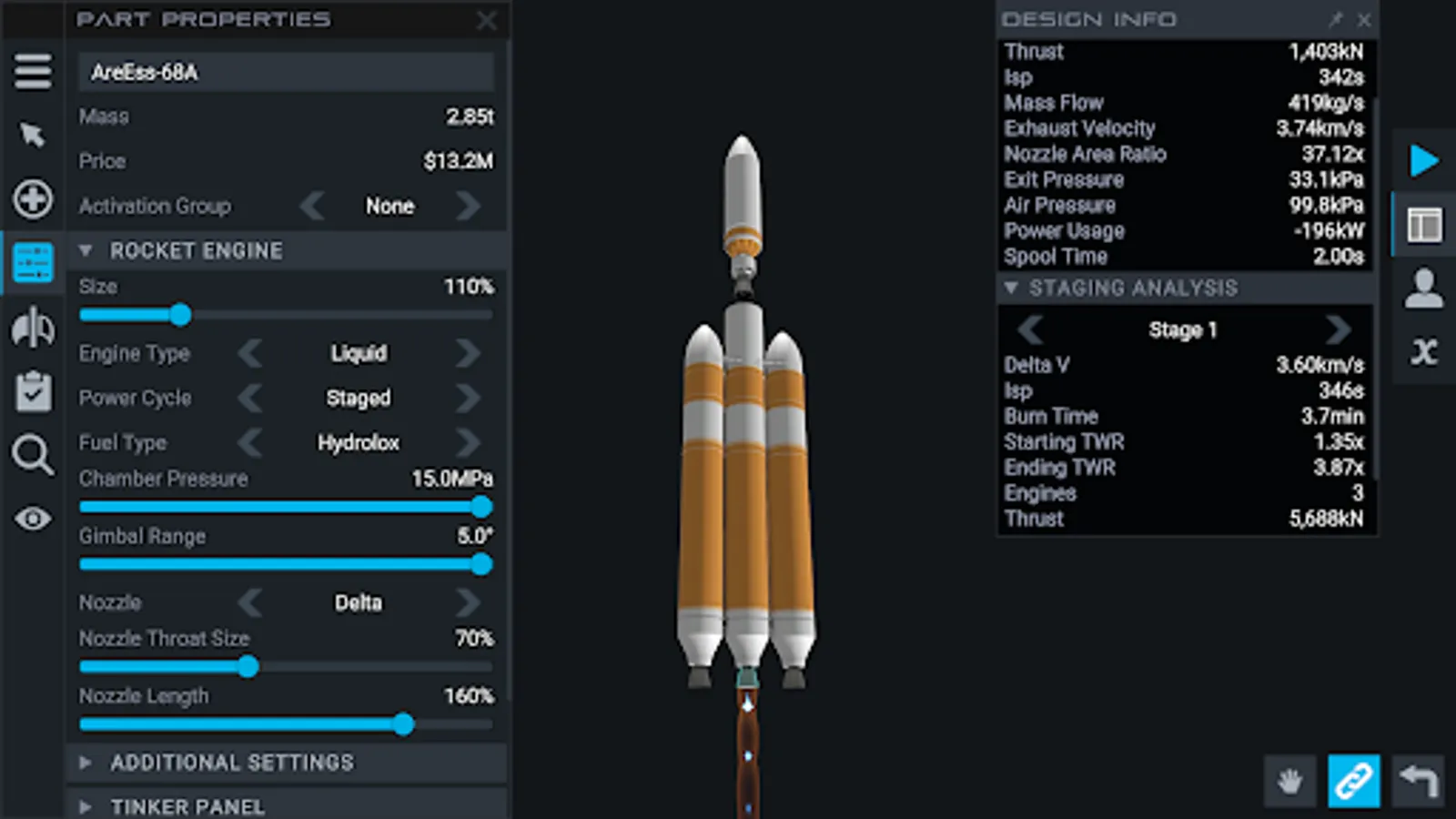Screen dimensions: 1456x819
Task: Open the part search tool
Action: (x=32, y=455)
